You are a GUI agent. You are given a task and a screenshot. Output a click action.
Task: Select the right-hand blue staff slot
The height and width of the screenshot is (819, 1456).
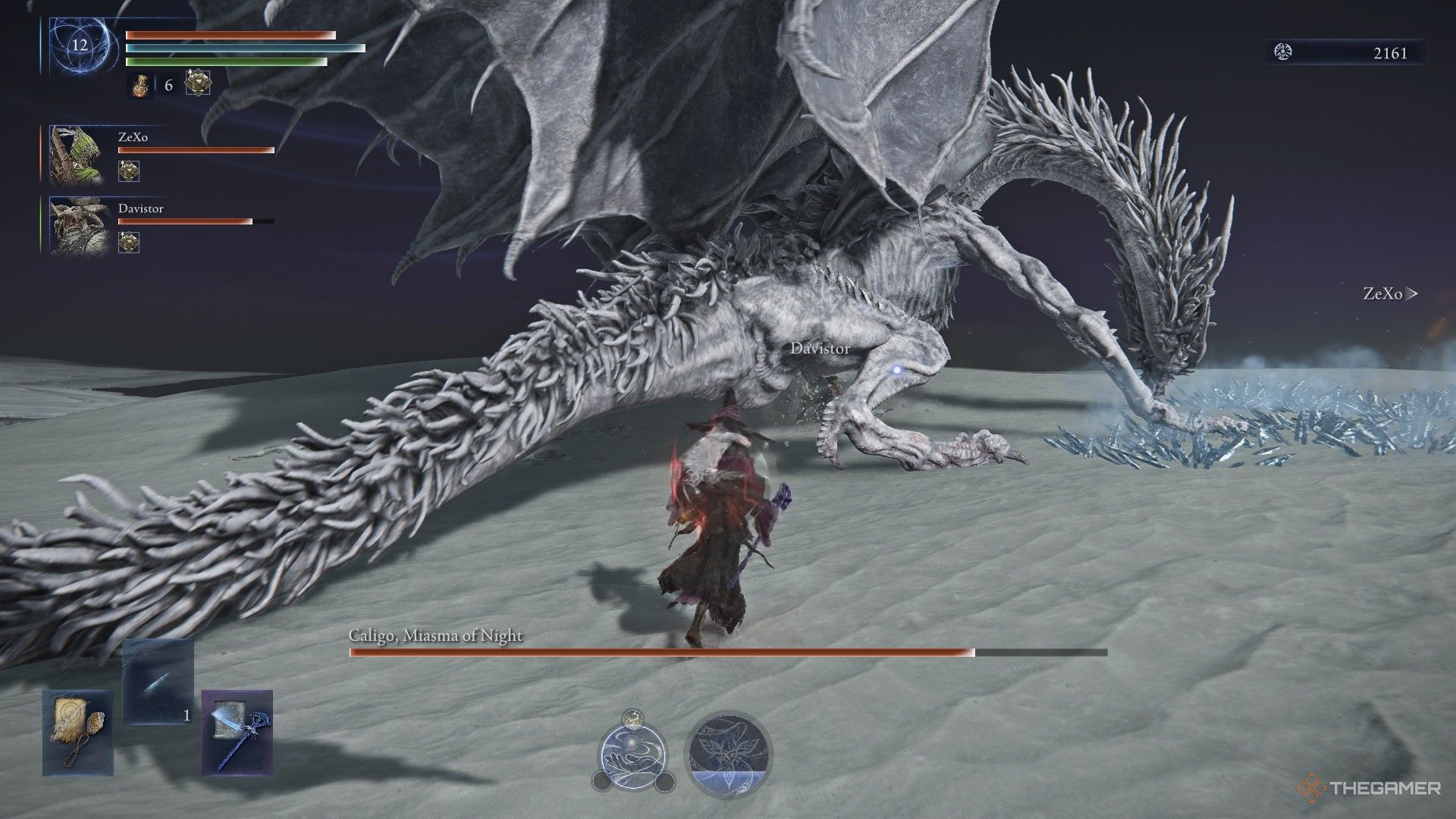coord(237,732)
